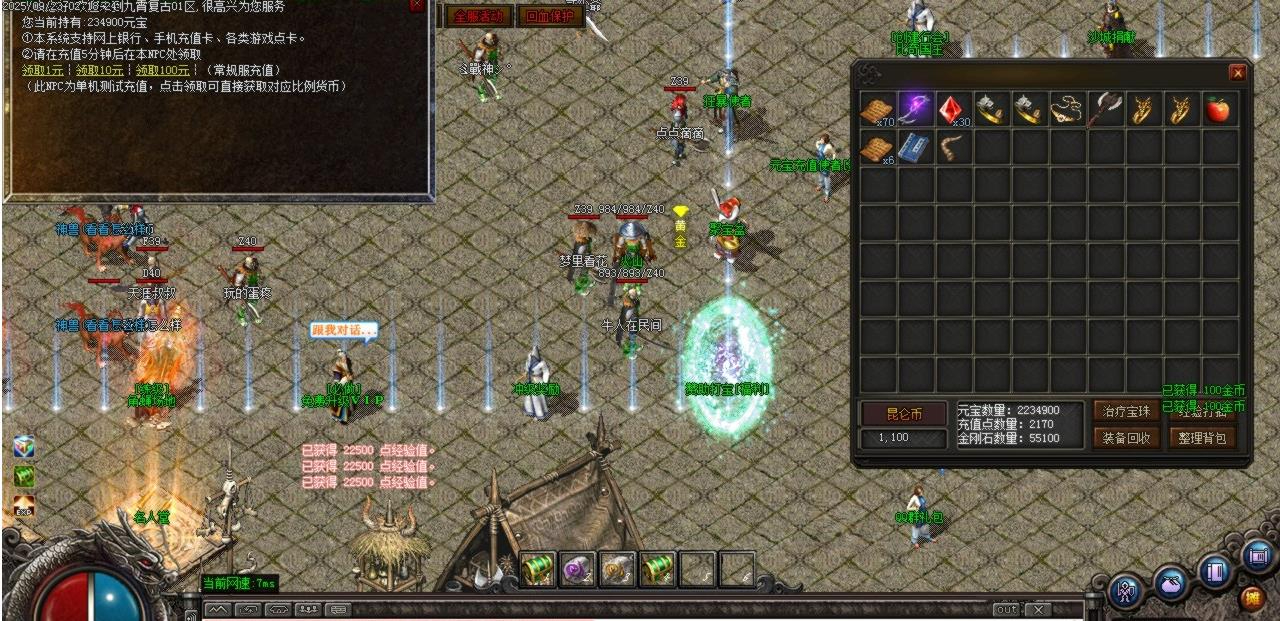Select the battle axe inventory item

tap(1105, 109)
